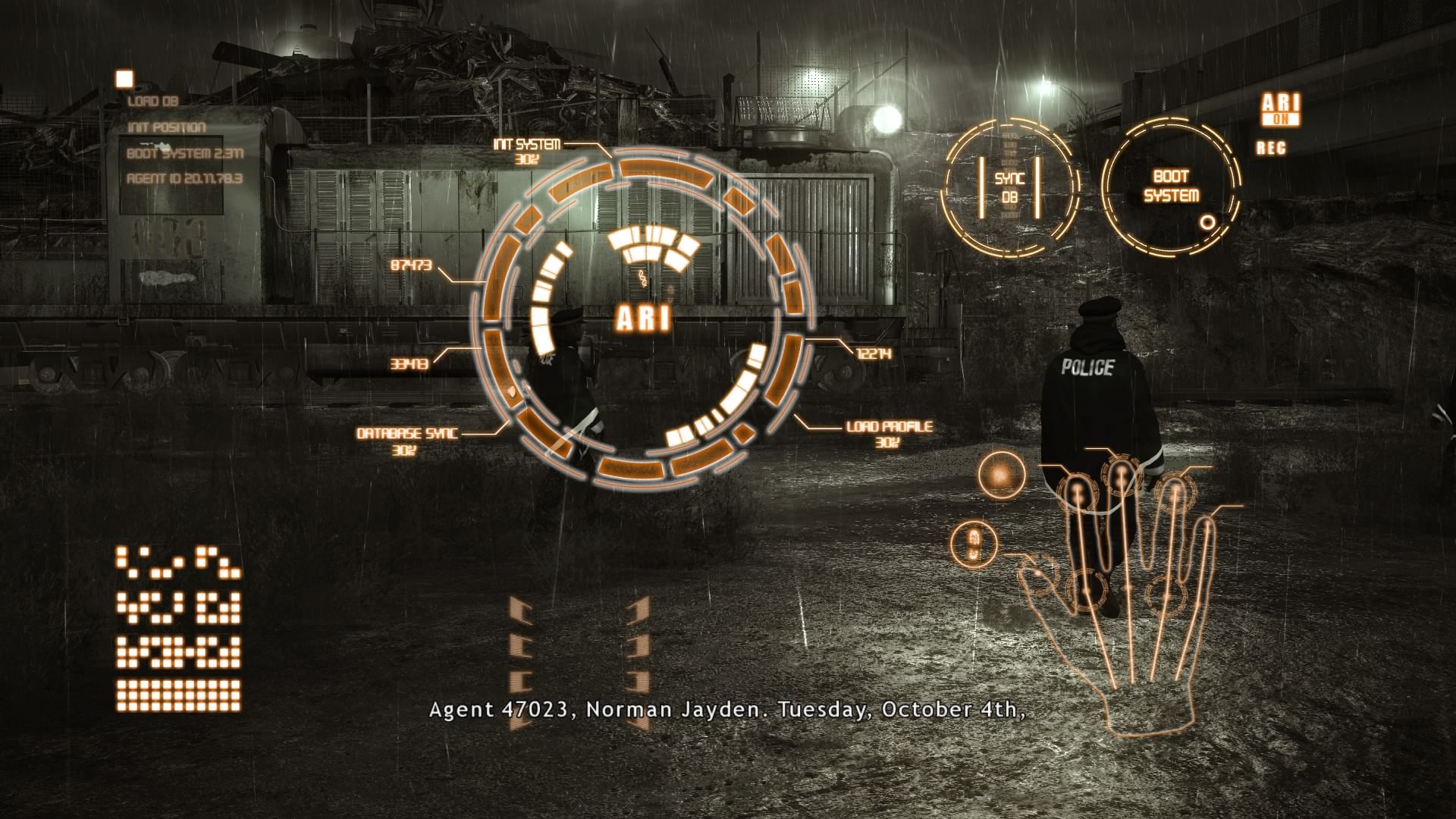Select the DATABASE SYNC 30% label
Image resolution: width=1456 pixels, height=819 pixels.
pos(406,441)
